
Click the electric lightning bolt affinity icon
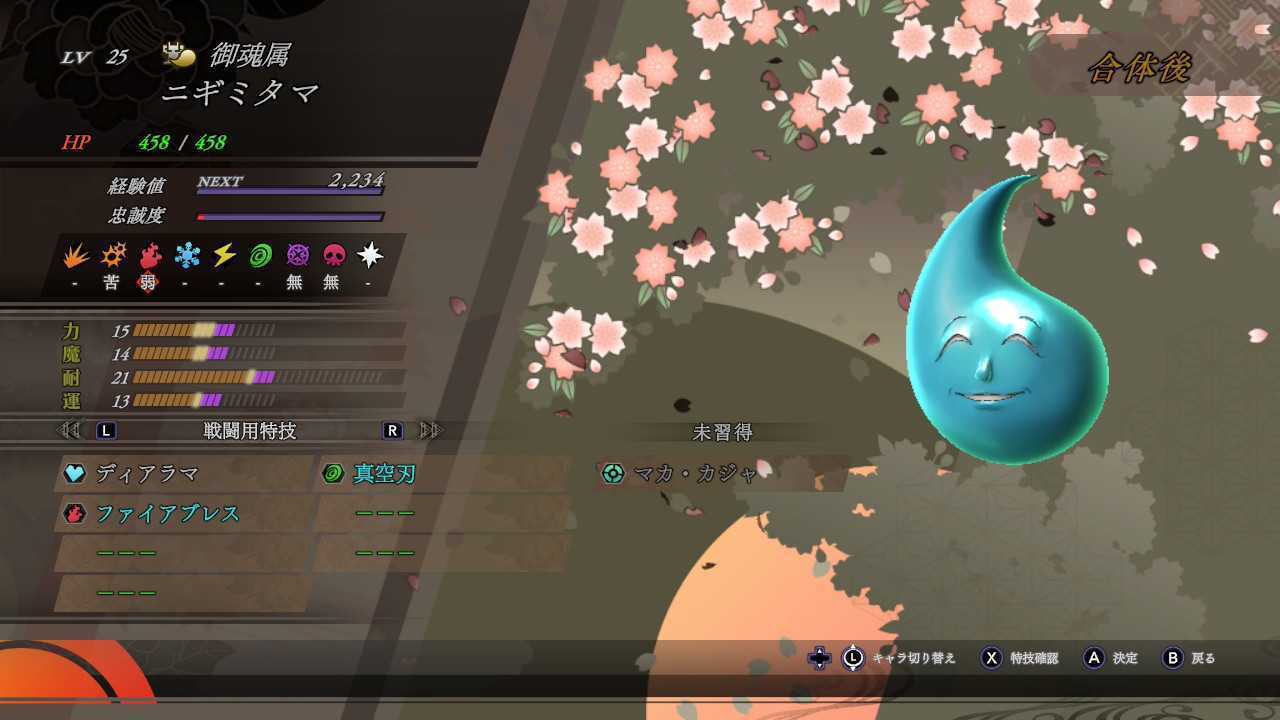pos(222,255)
